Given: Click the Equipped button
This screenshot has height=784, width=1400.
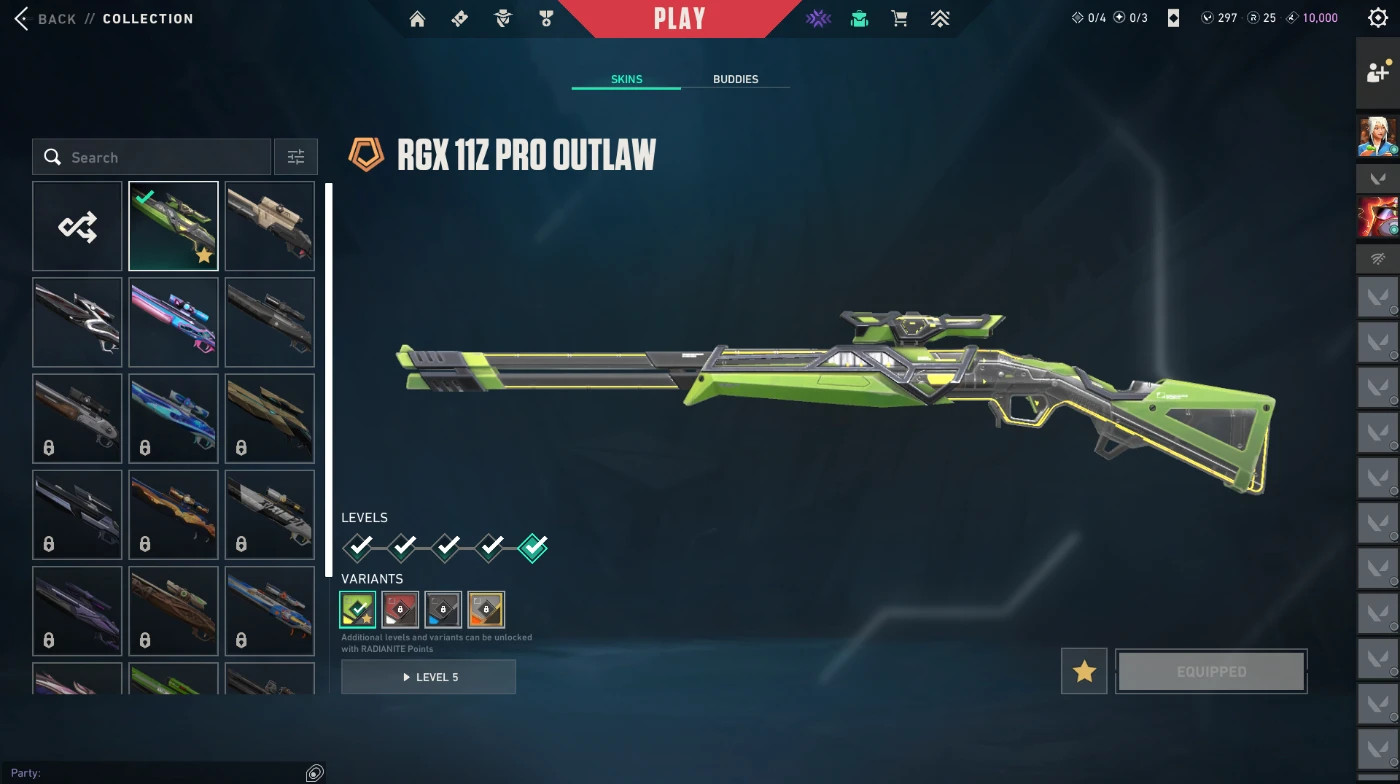Looking at the screenshot, I should [x=1211, y=671].
